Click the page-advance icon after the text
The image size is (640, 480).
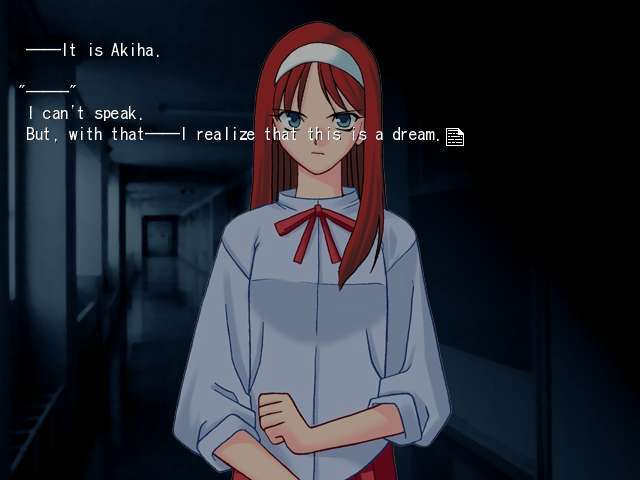click(455, 137)
